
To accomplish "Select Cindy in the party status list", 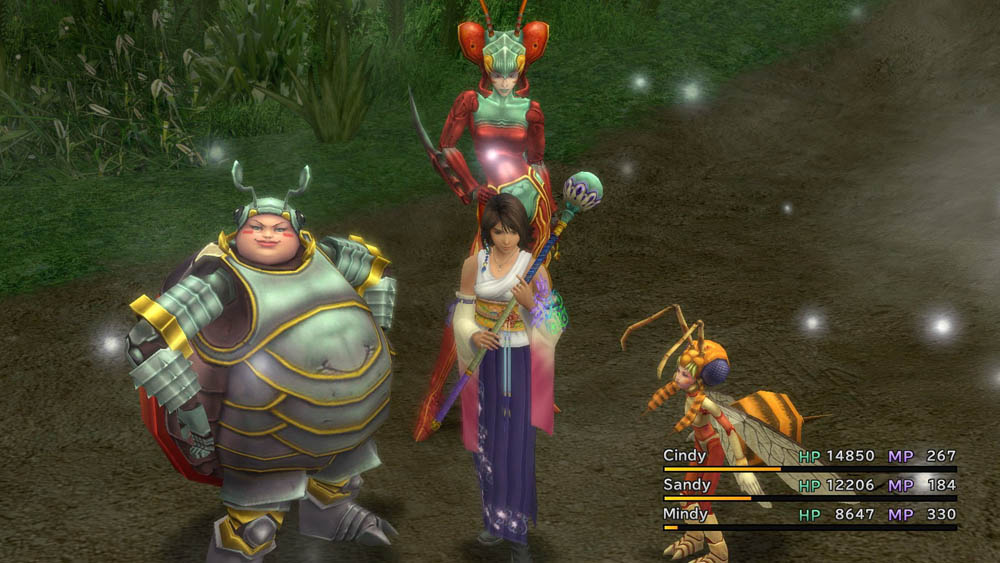I will 685,456.
